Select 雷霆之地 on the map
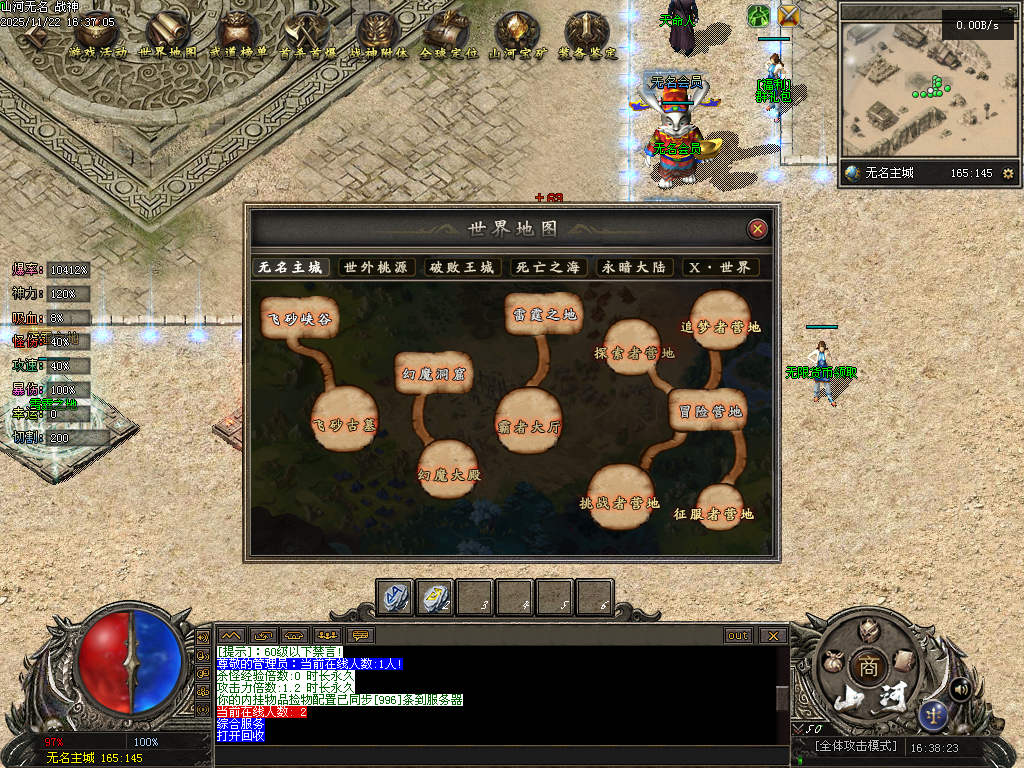Screen dimensions: 1024x768 [x=543, y=314]
